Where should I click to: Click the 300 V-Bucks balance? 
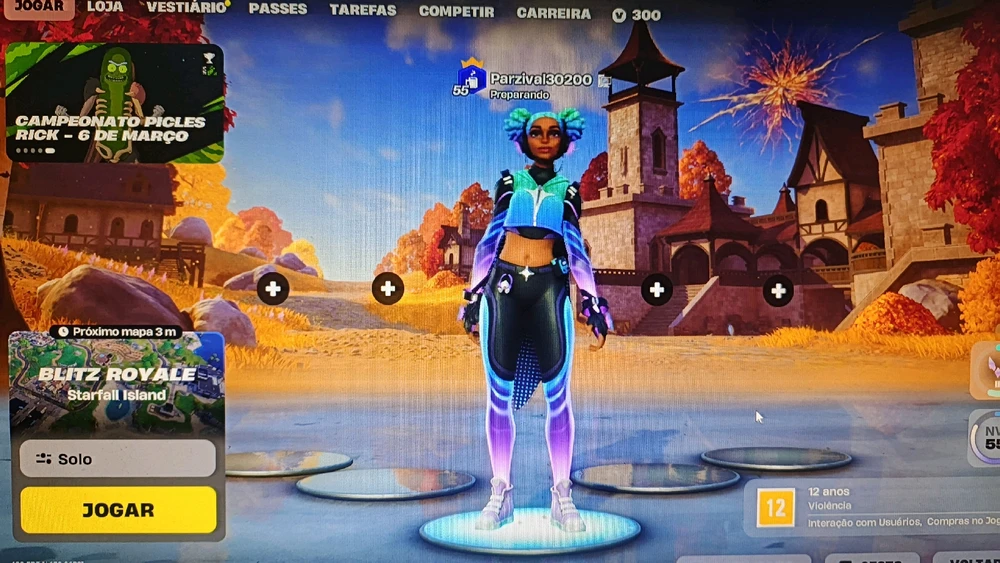637,15
